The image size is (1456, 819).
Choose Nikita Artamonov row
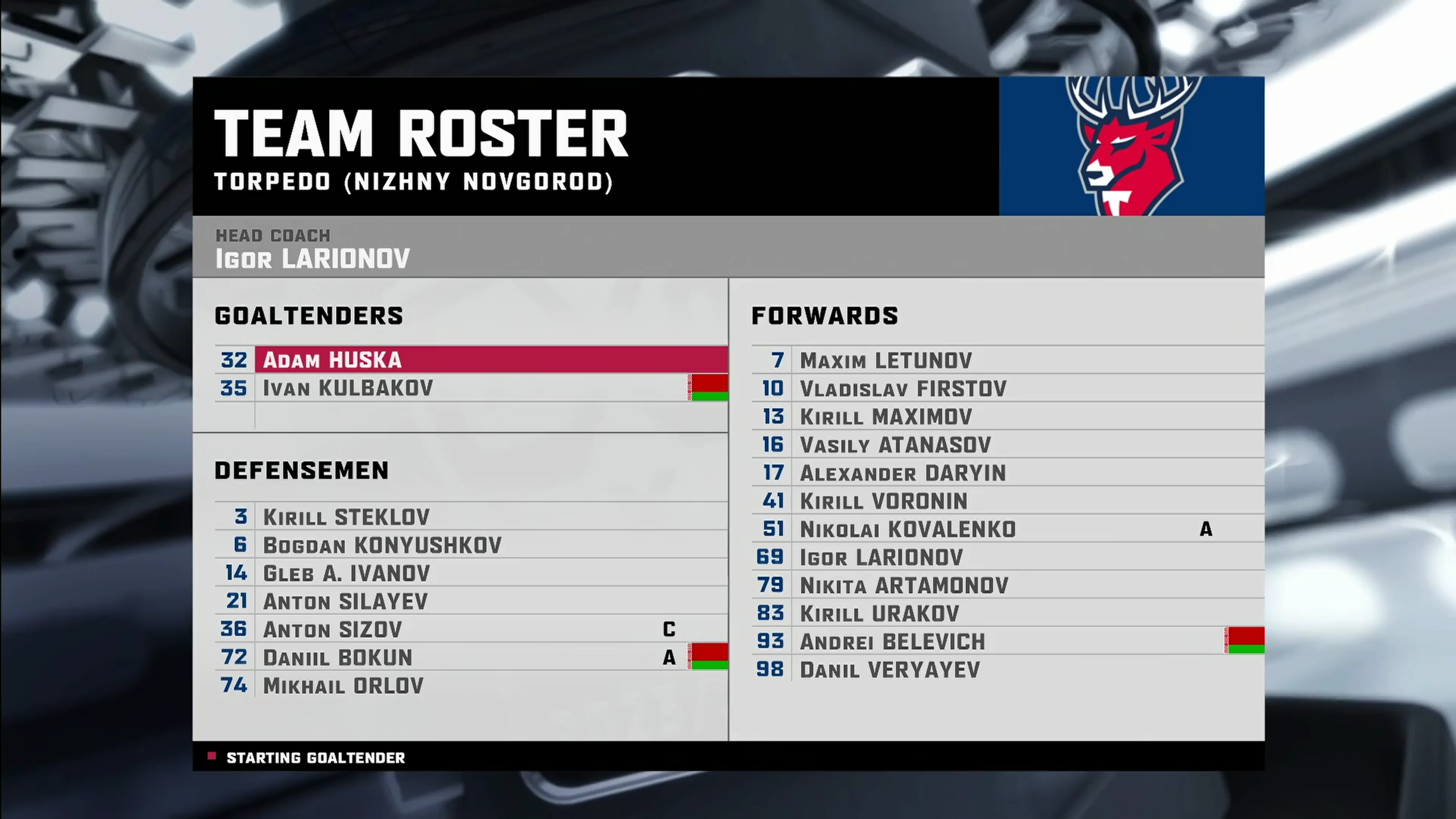tap(904, 585)
